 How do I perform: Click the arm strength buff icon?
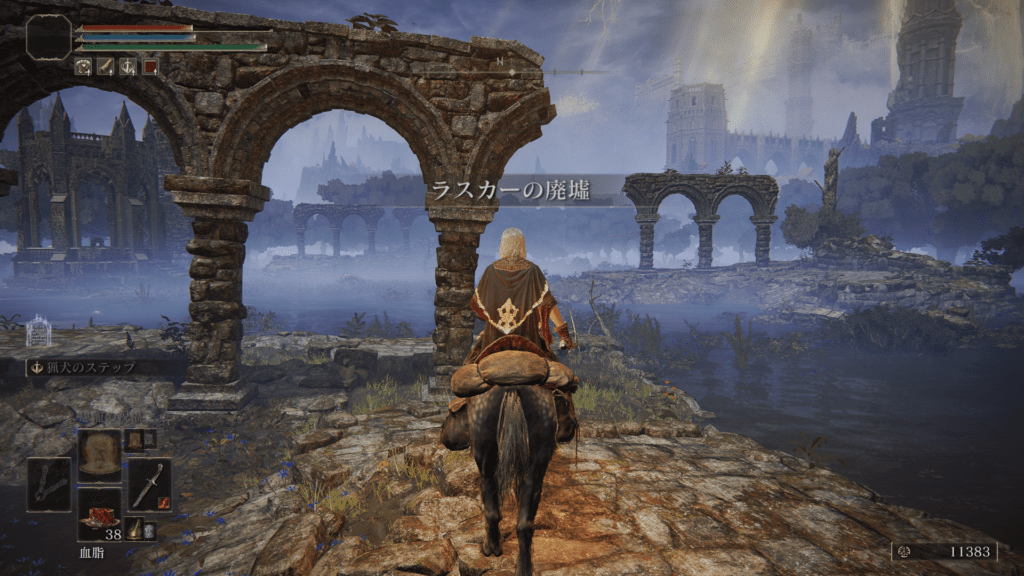point(106,67)
